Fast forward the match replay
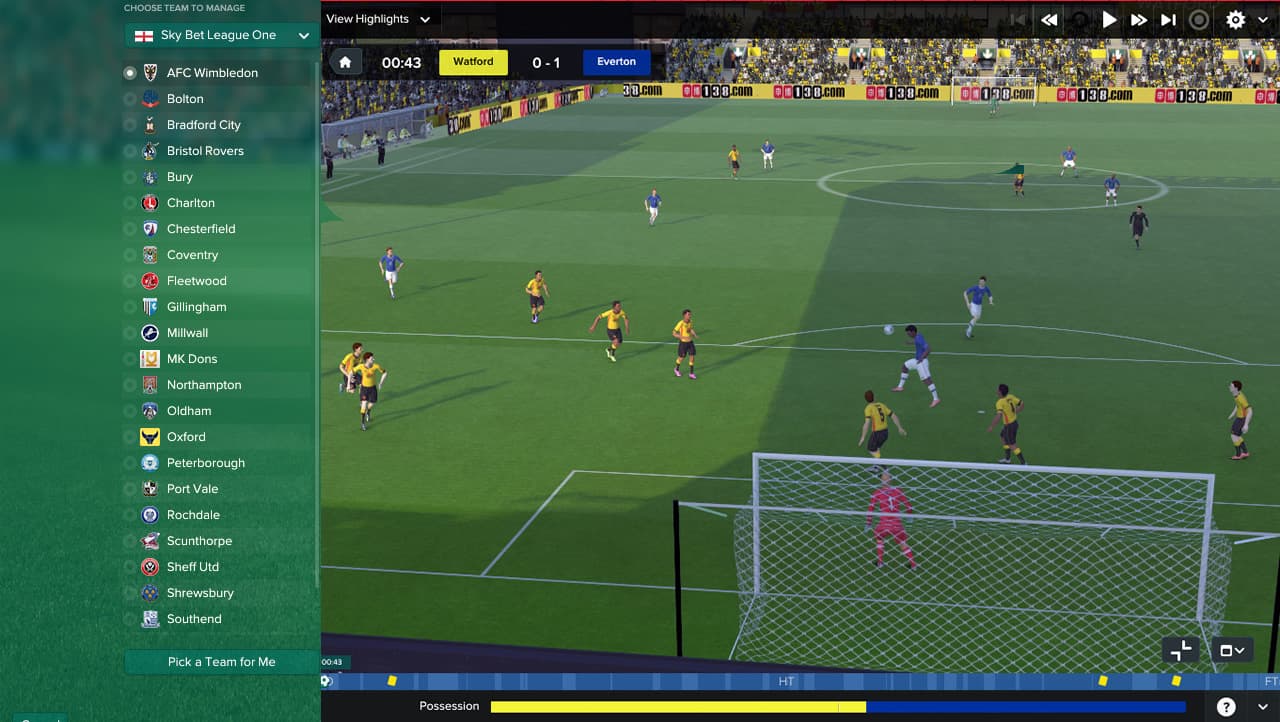The width and height of the screenshot is (1280, 722). [1139, 19]
